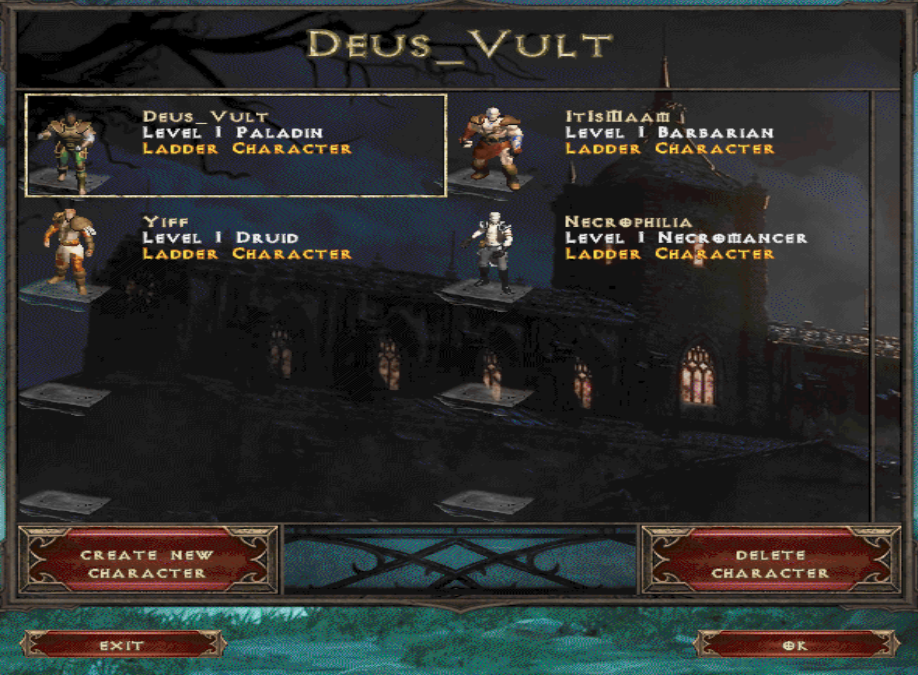Click the Delete Character button
The height and width of the screenshot is (675, 918).
769,563
